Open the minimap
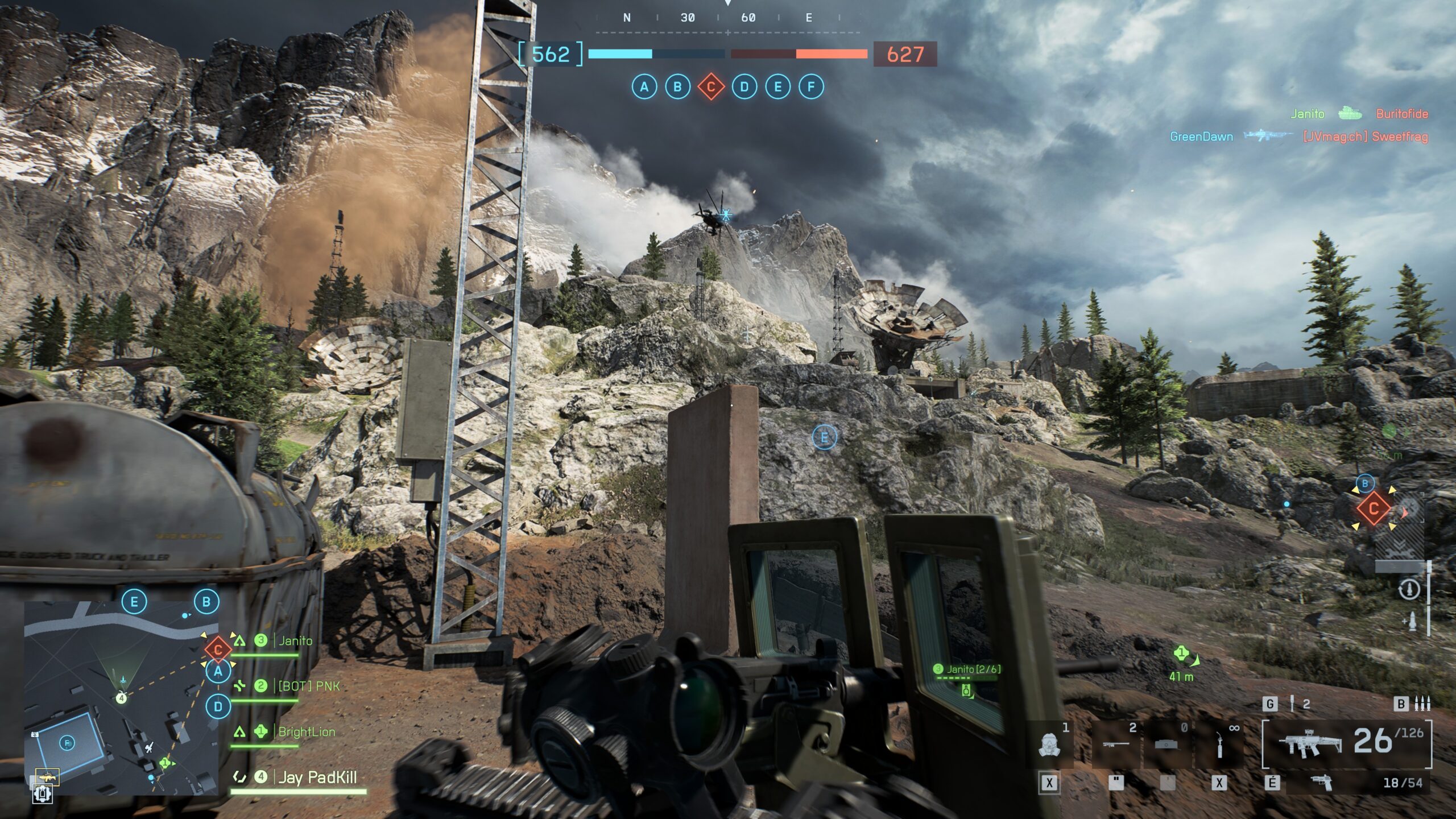1456x819 pixels. (x=121, y=697)
